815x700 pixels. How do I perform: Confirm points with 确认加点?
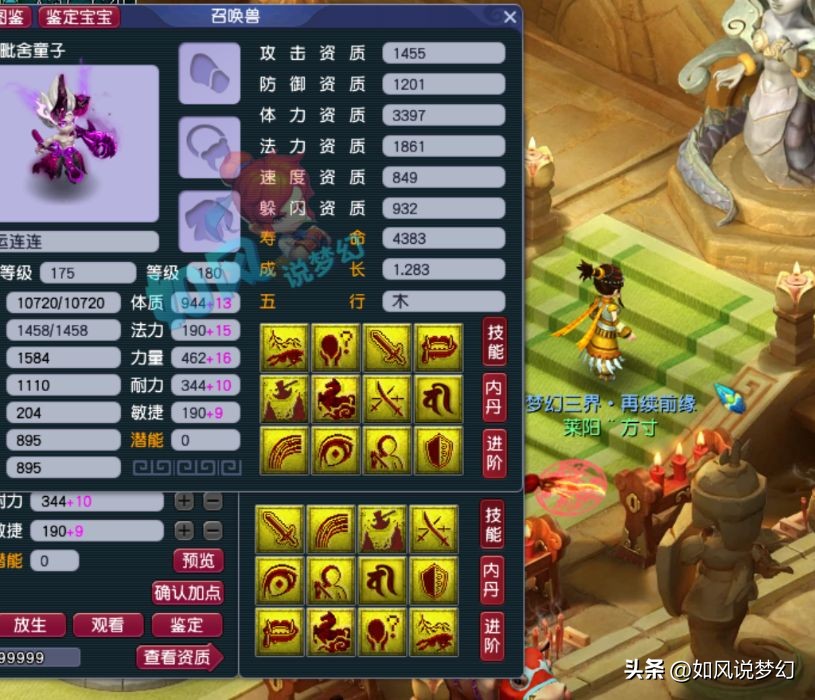pos(188,592)
